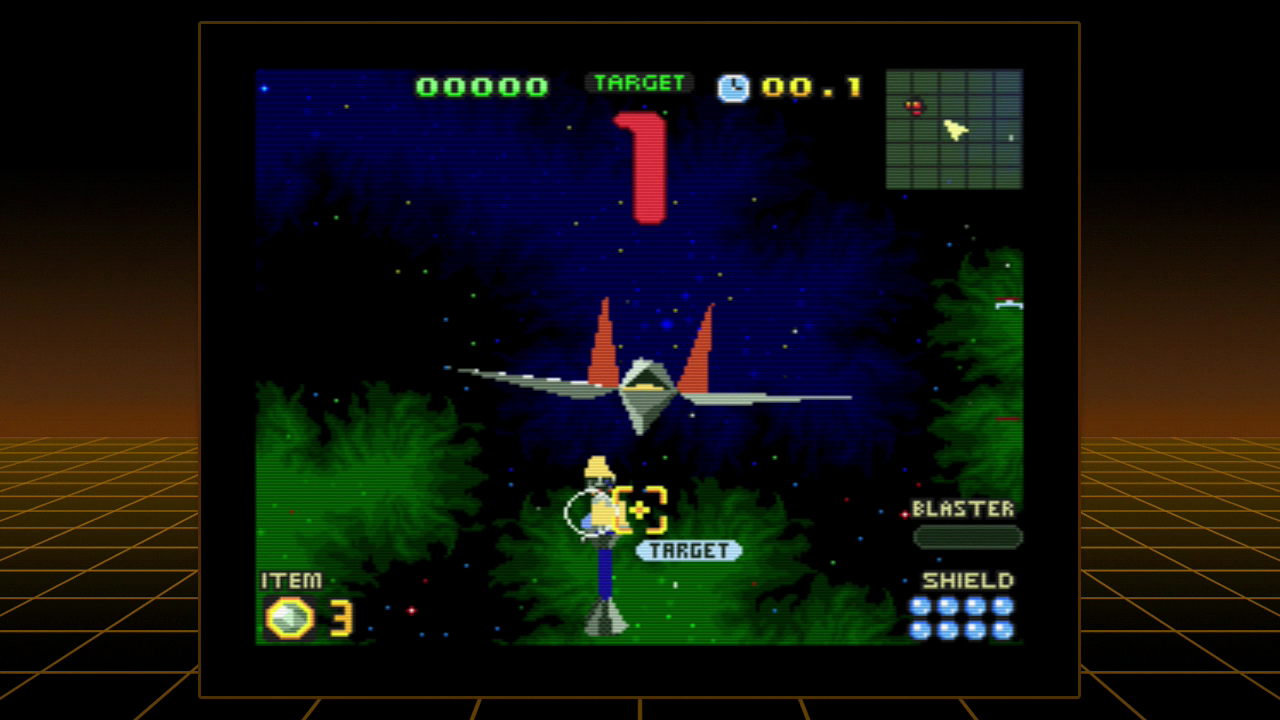Select the smart bomb item icon

pos(289,618)
